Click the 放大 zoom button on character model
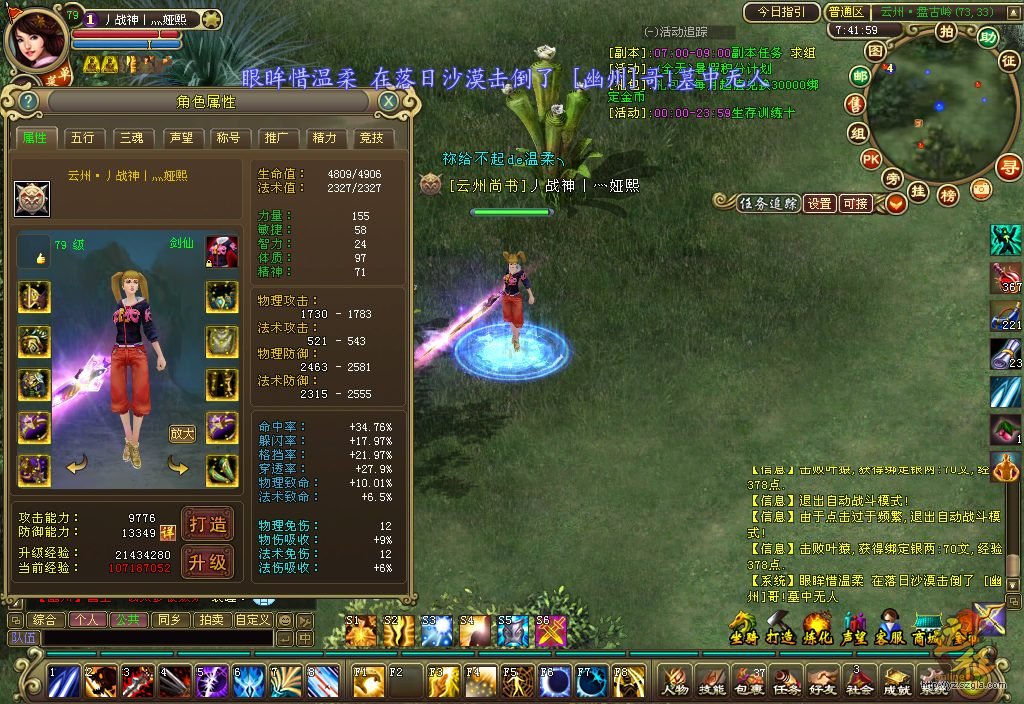1024x704 pixels. point(182,434)
